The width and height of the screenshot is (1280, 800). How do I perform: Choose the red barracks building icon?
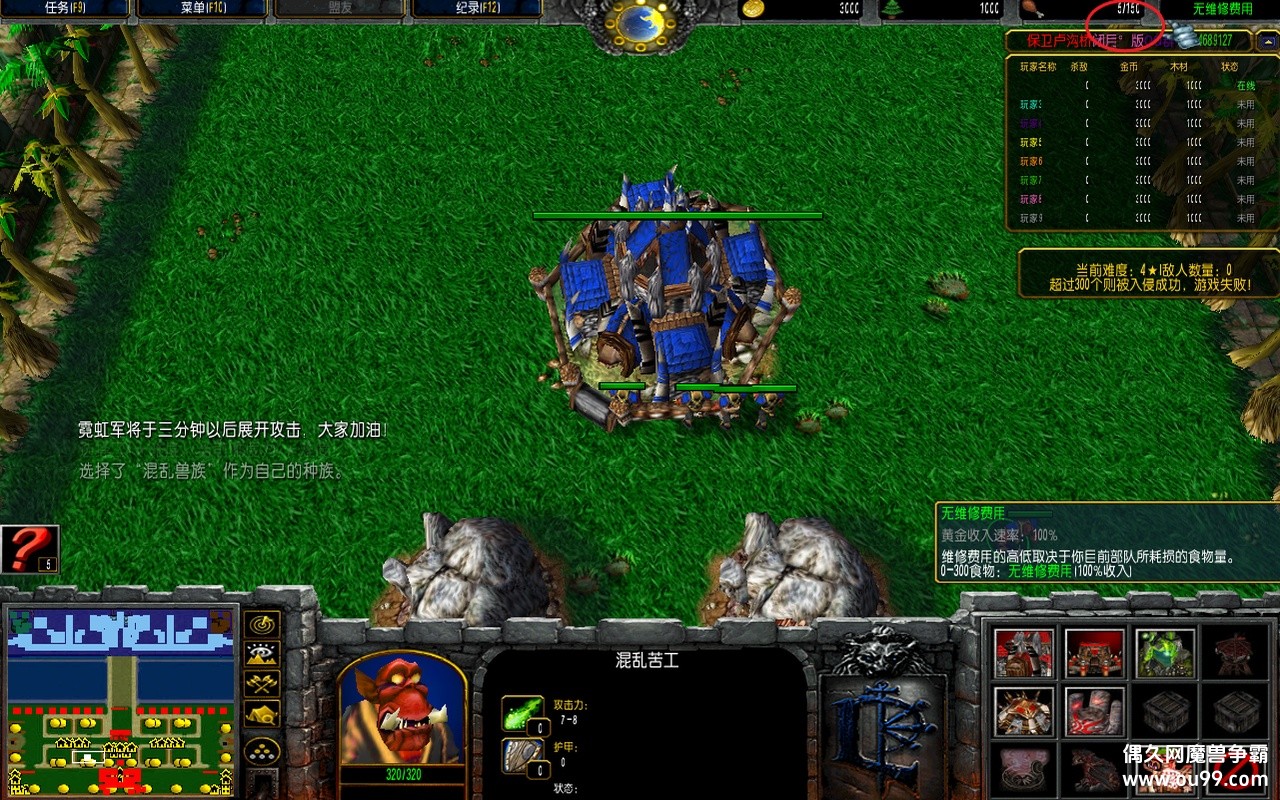click(1093, 653)
